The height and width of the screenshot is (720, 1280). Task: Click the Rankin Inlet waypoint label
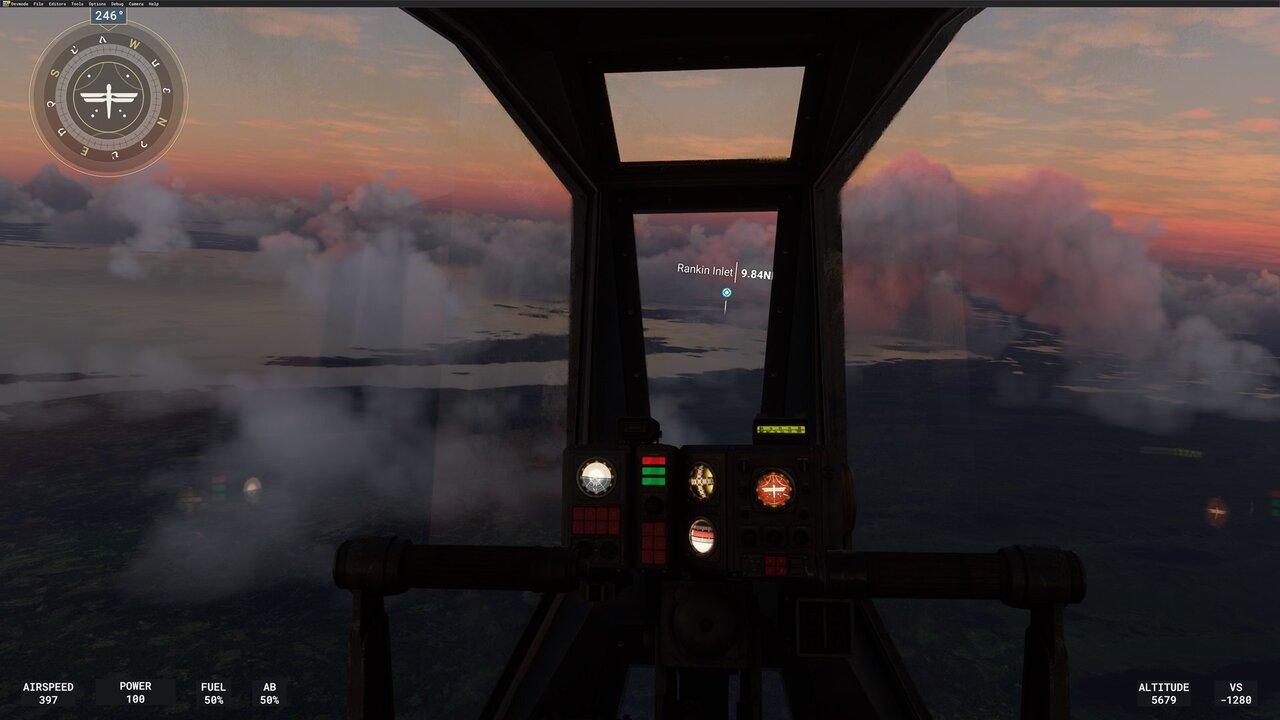[703, 268]
